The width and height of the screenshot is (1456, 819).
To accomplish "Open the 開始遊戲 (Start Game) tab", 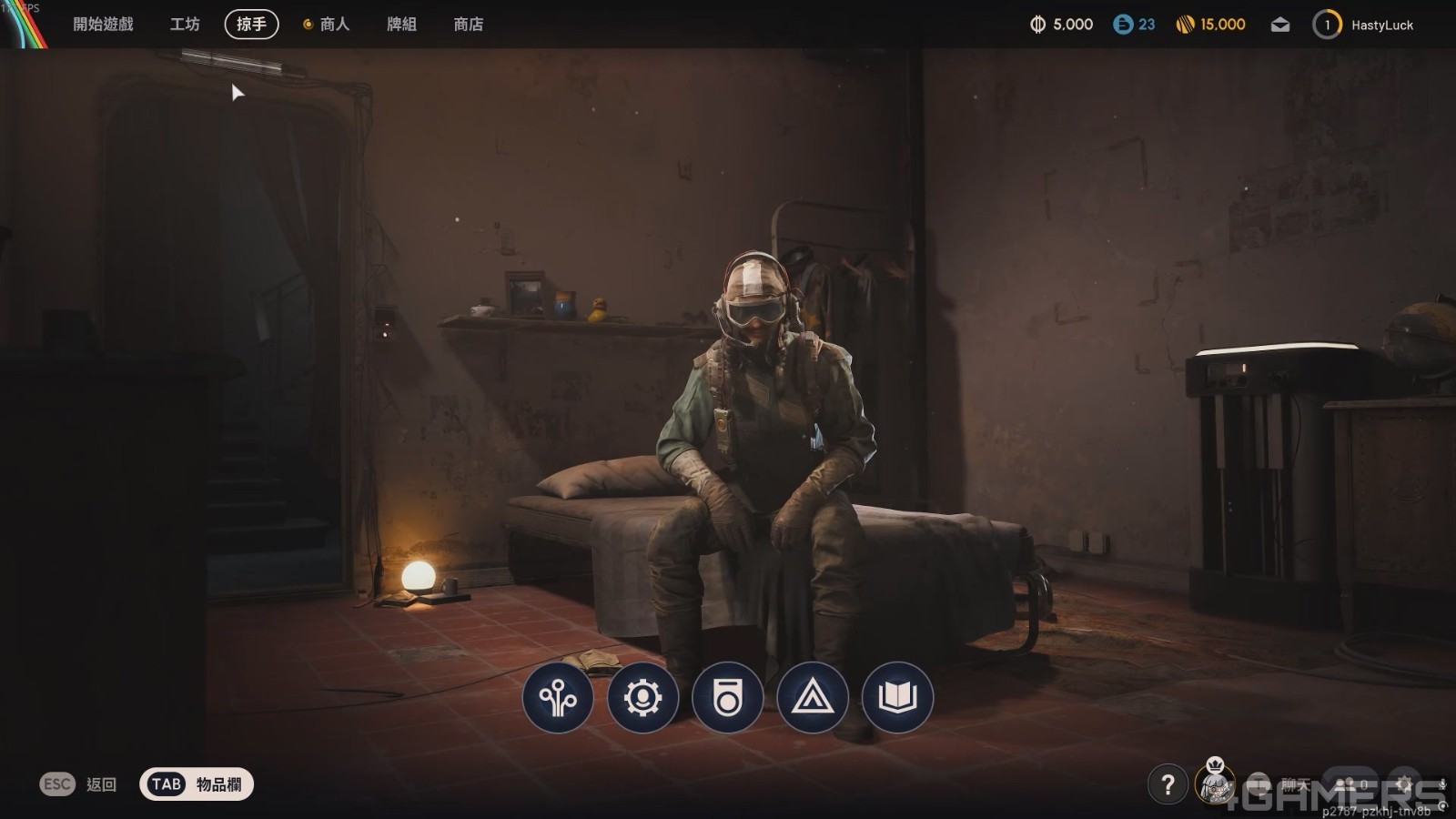I will pyautogui.click(x=103, y=25).
